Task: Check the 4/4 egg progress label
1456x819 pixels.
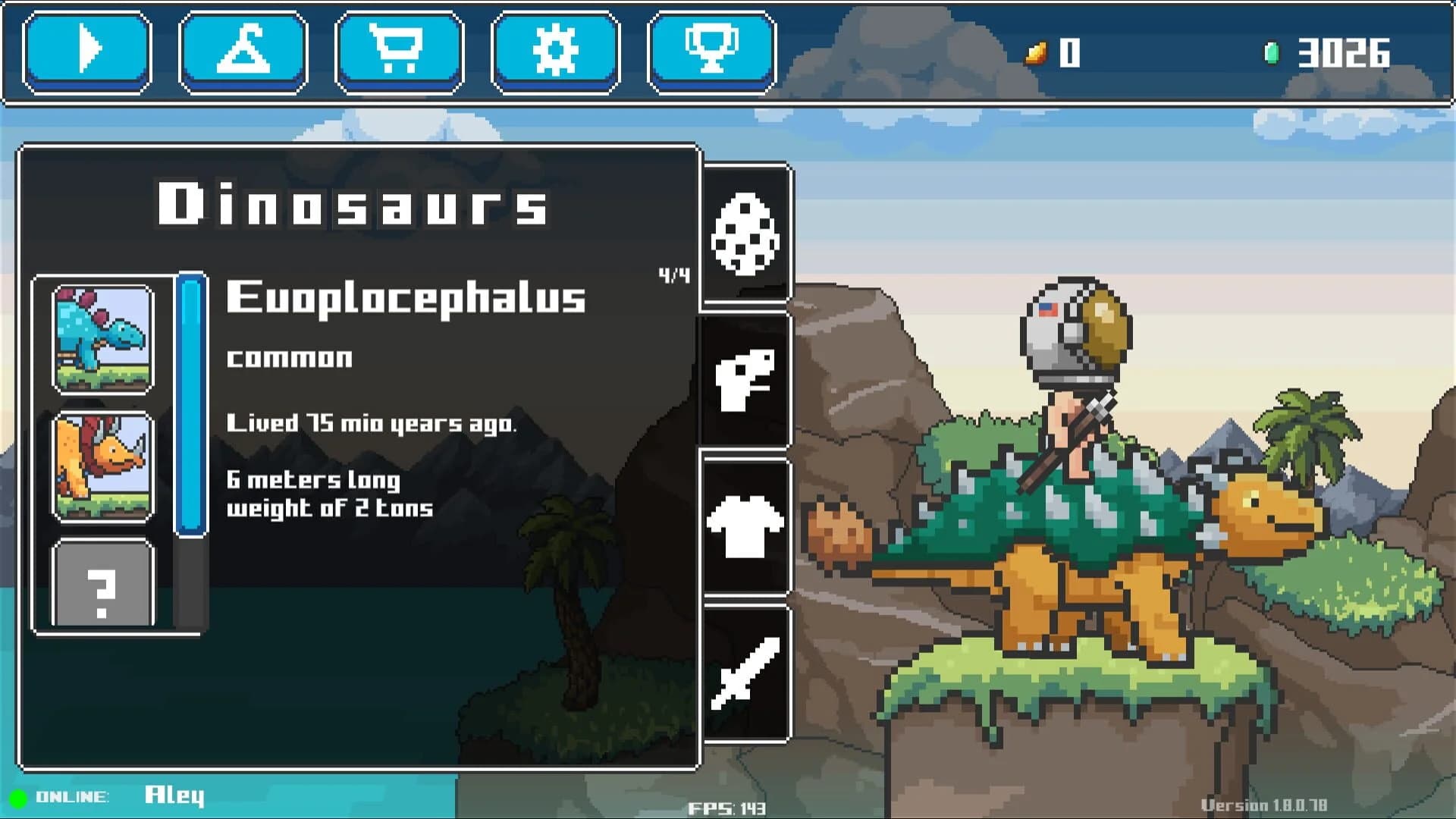Action: pyautogui.click(x=673, y=275)
